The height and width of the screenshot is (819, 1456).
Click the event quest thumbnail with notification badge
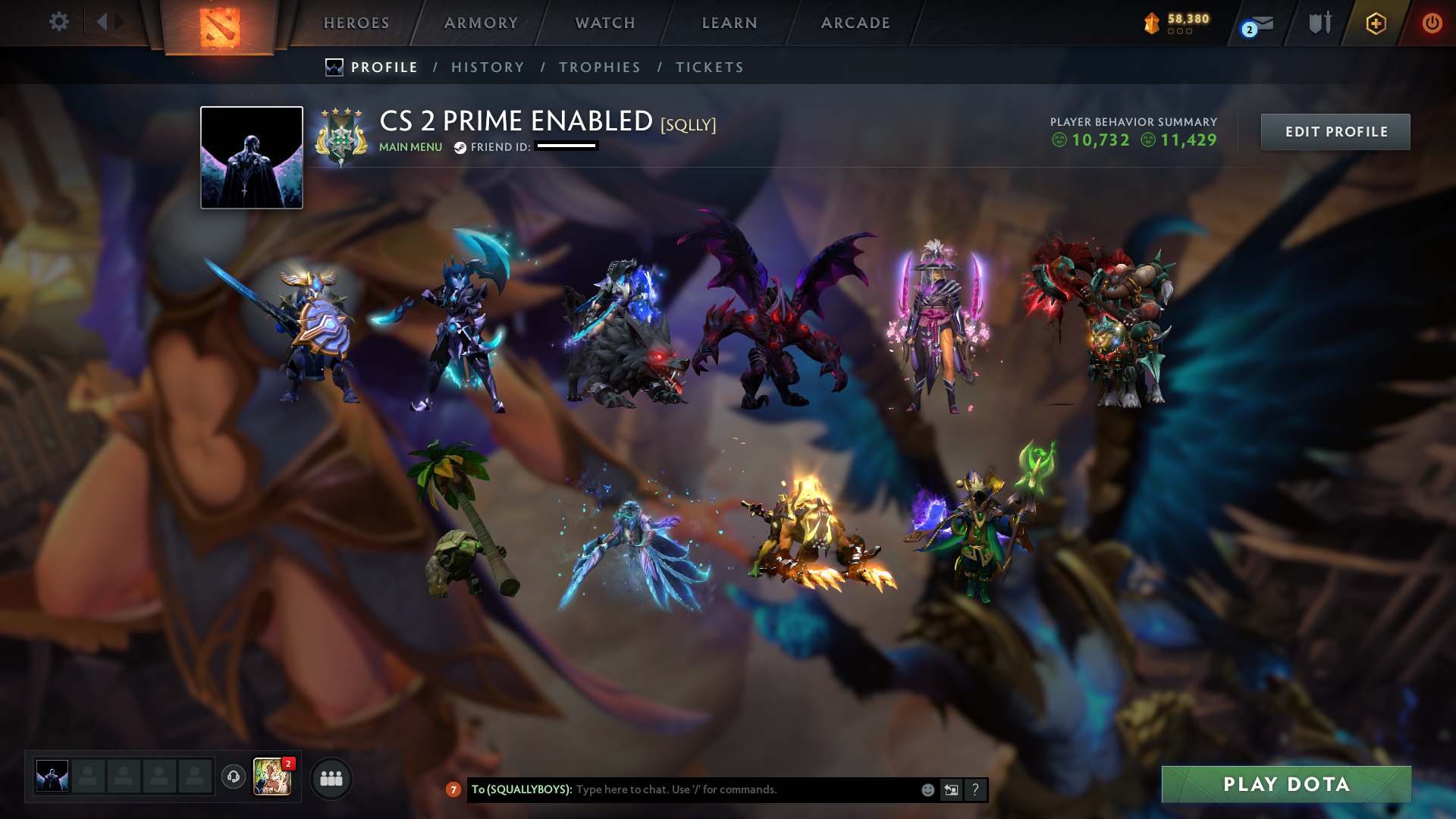[x=273, y=777]
